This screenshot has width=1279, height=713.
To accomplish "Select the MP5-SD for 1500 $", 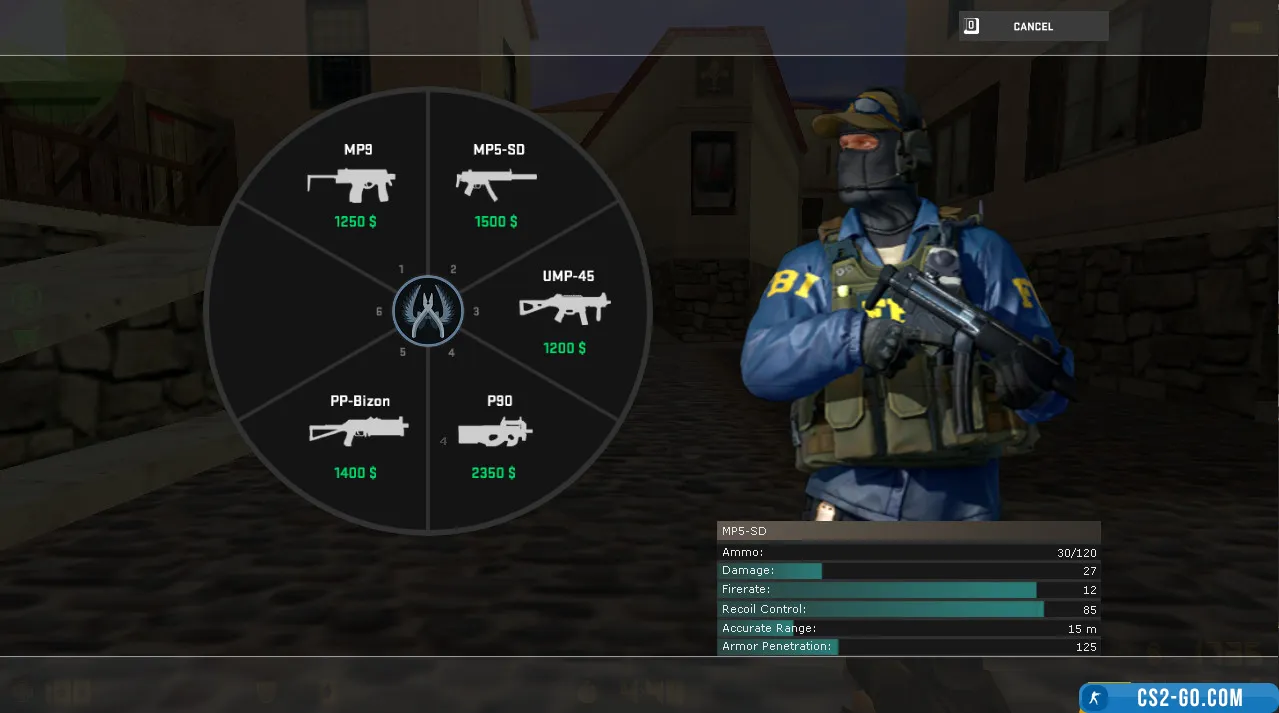I will [x=497, y=185].
